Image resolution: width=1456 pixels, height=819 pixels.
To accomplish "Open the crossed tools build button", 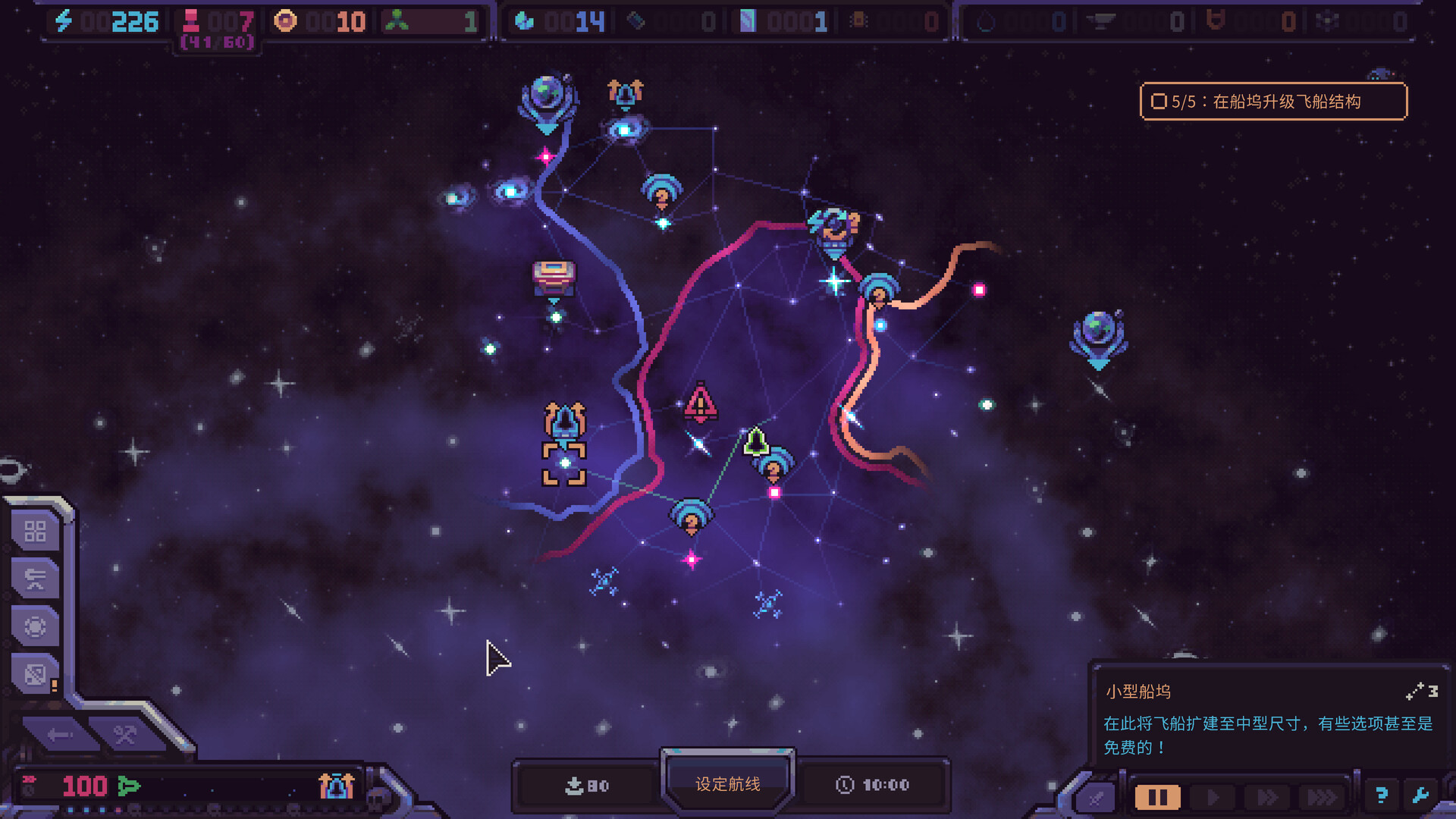I will click(x=125, y=734).
